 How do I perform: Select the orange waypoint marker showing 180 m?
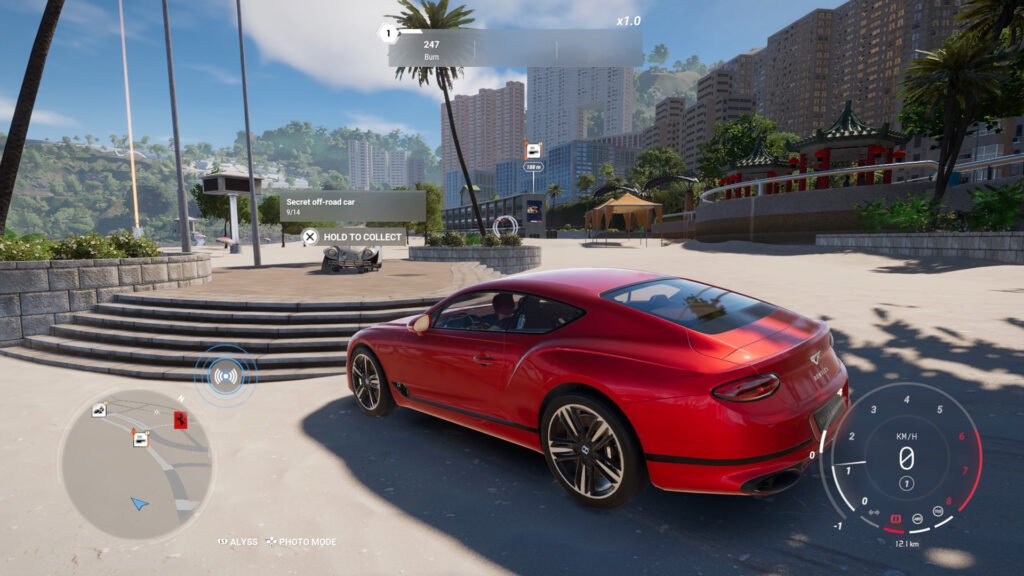coord(534,151)
